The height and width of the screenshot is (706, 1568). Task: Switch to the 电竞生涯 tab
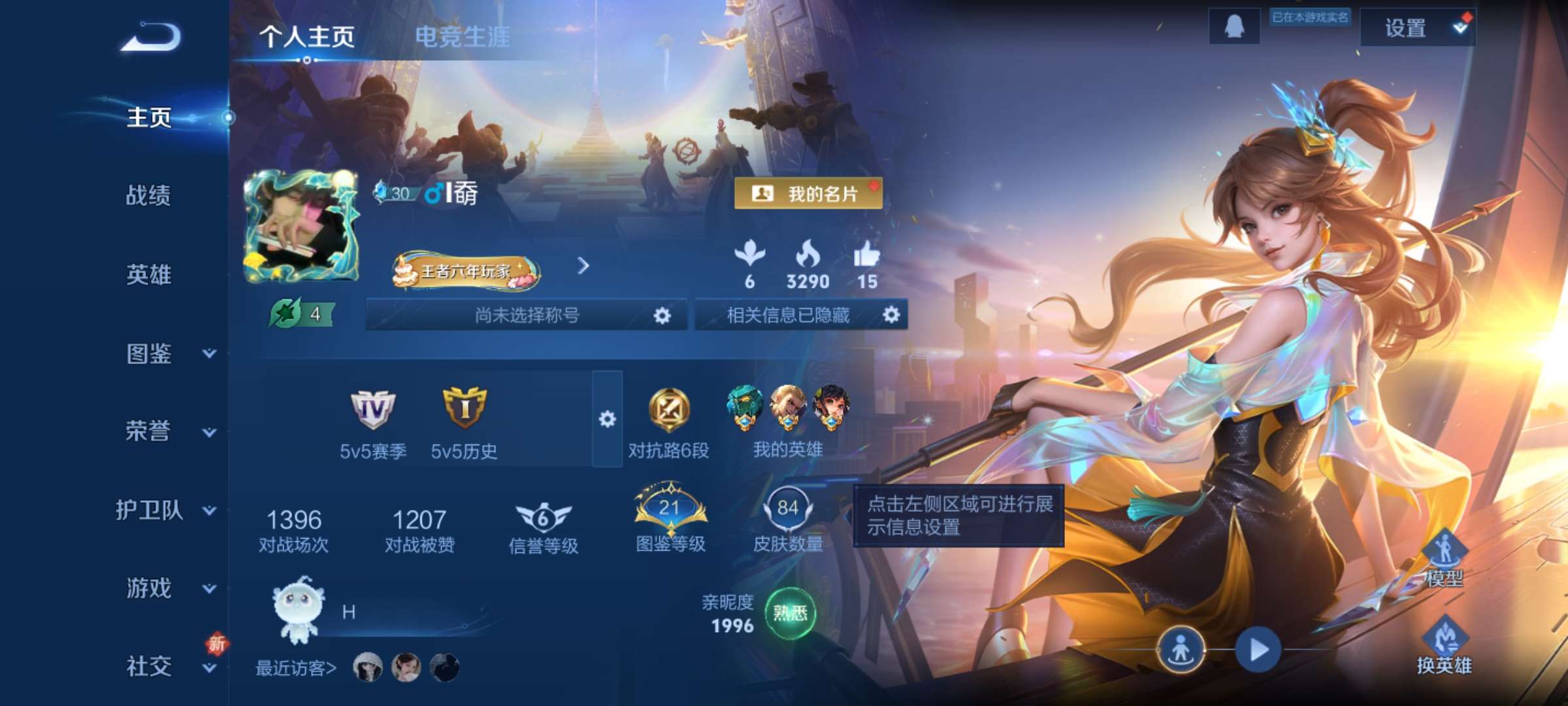click(465, 37)
